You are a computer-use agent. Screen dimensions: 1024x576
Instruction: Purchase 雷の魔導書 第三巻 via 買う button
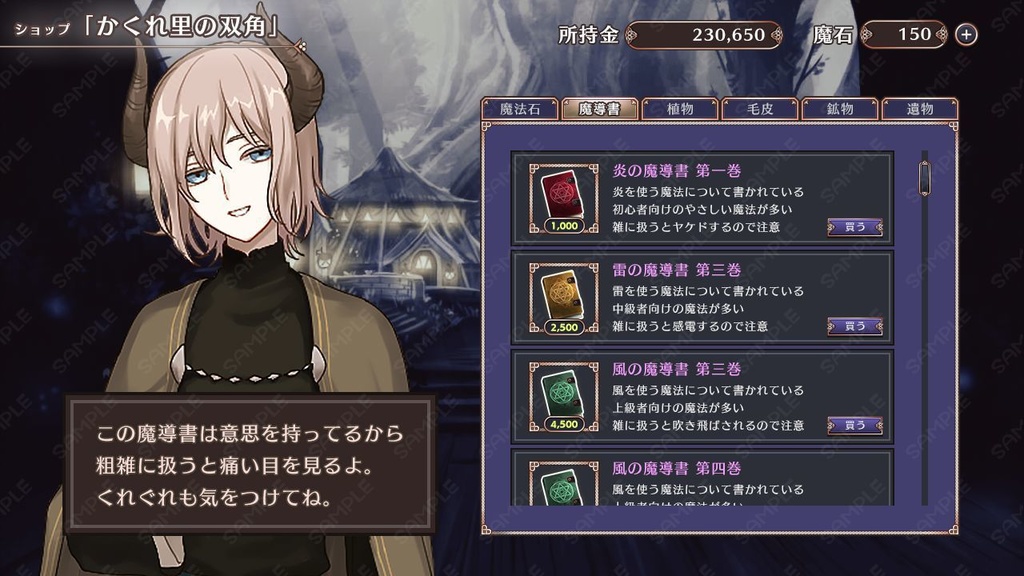855,326
